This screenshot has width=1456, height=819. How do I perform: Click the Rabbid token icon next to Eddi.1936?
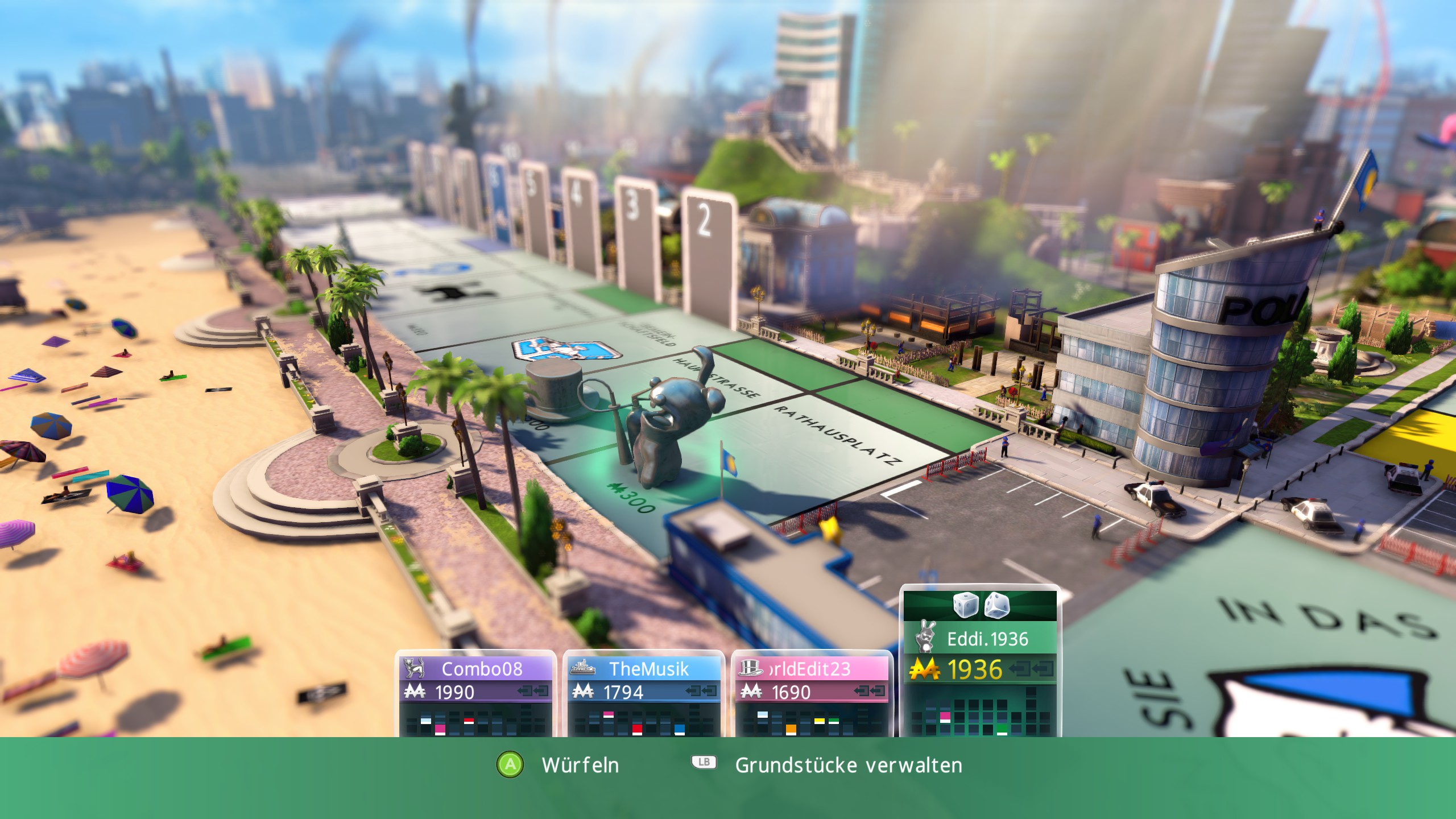[x=926, y=637]
